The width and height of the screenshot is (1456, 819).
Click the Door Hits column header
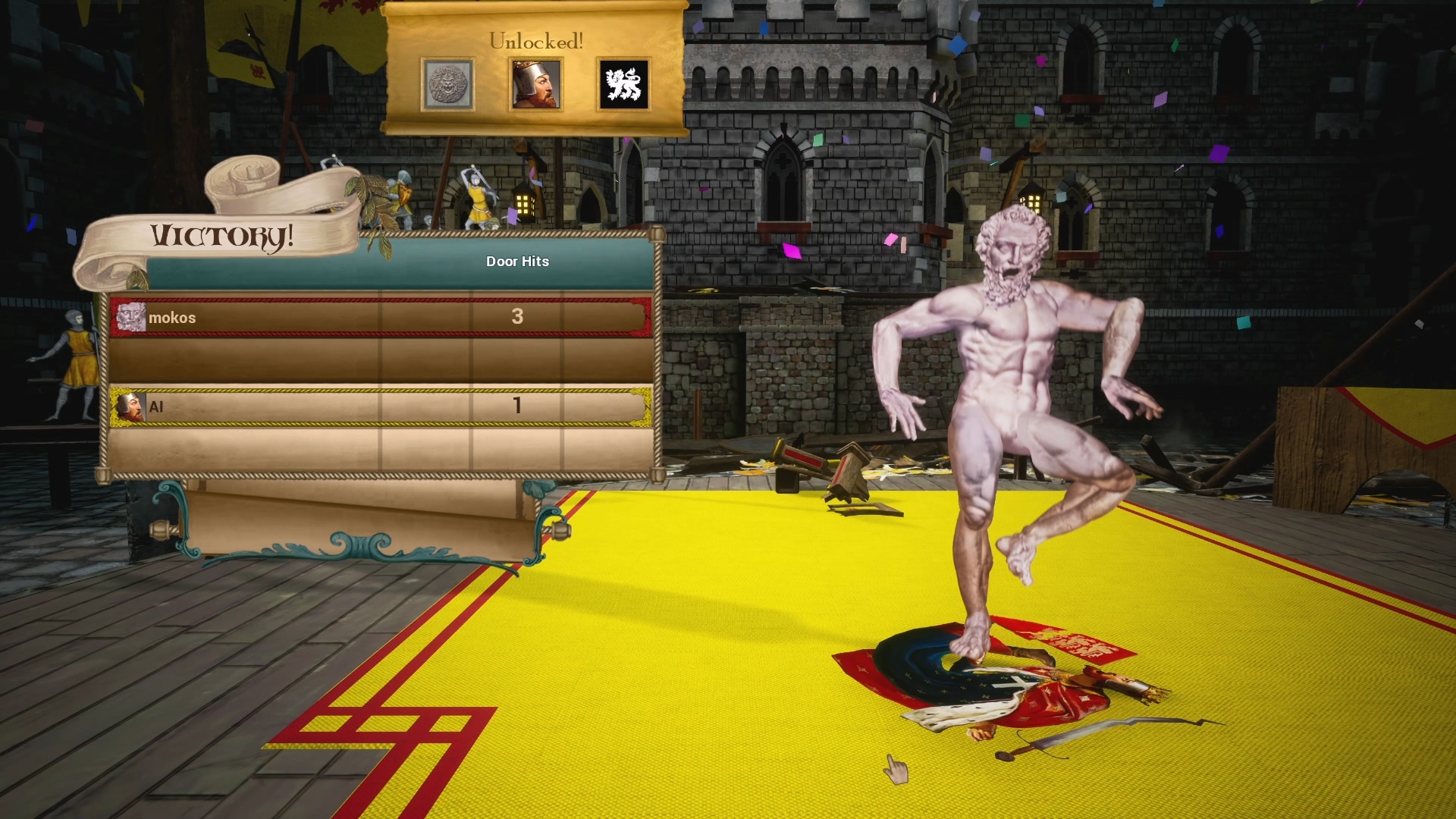tap(517, 262)
